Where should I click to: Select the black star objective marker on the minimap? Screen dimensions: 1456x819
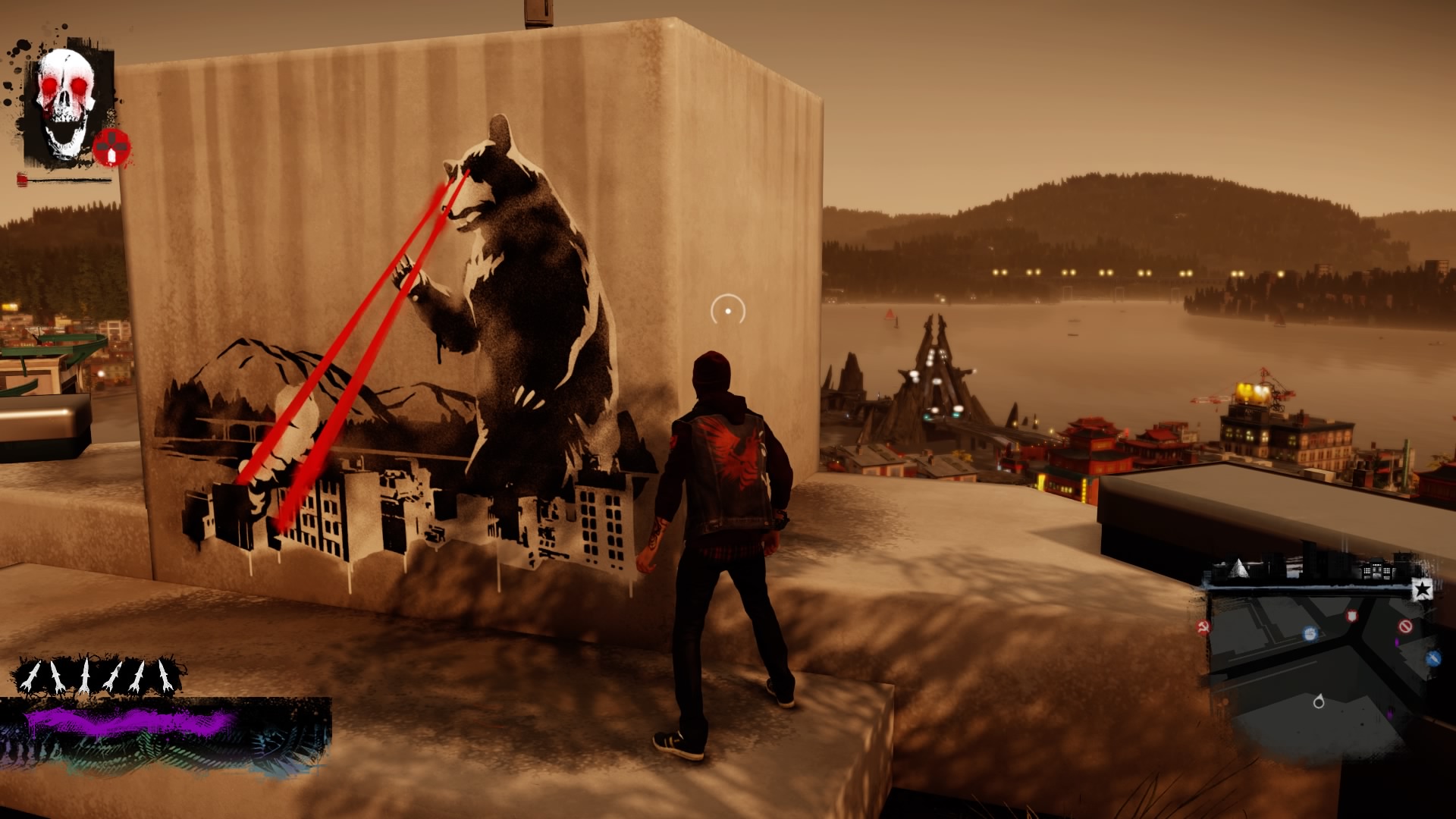click(1422, 590)
